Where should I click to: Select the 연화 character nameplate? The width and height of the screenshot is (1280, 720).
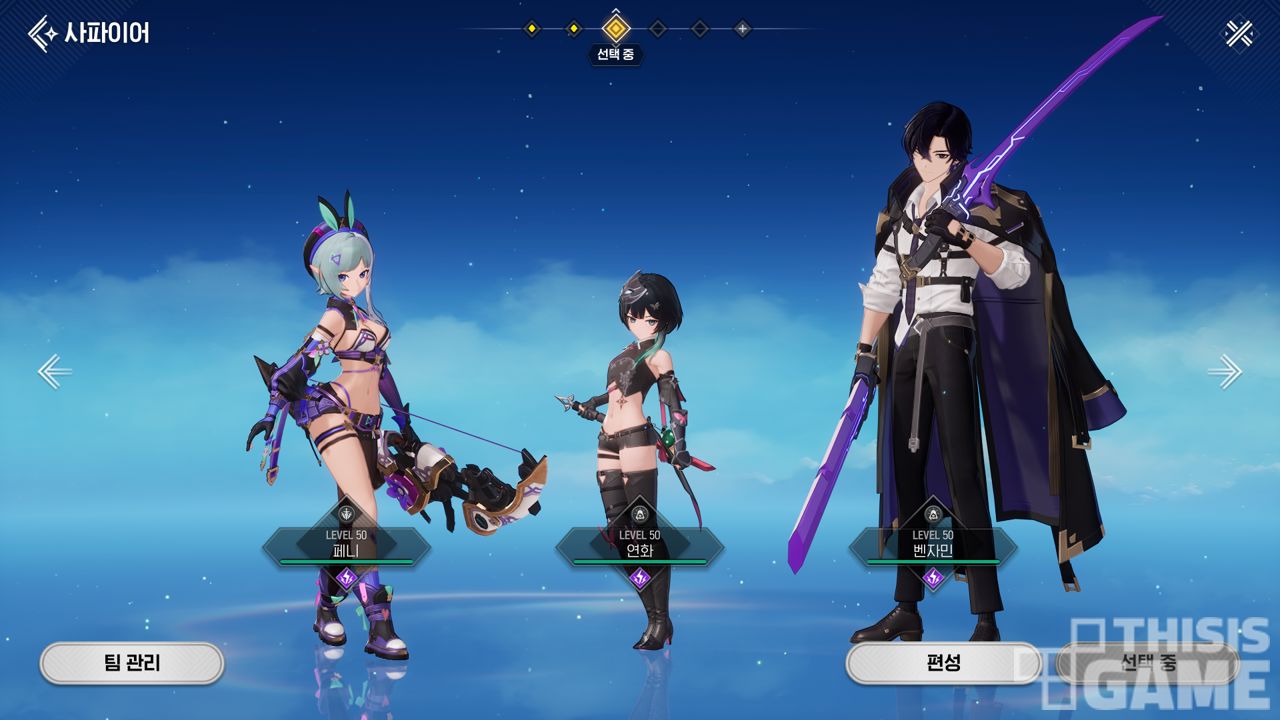(639, 546)
